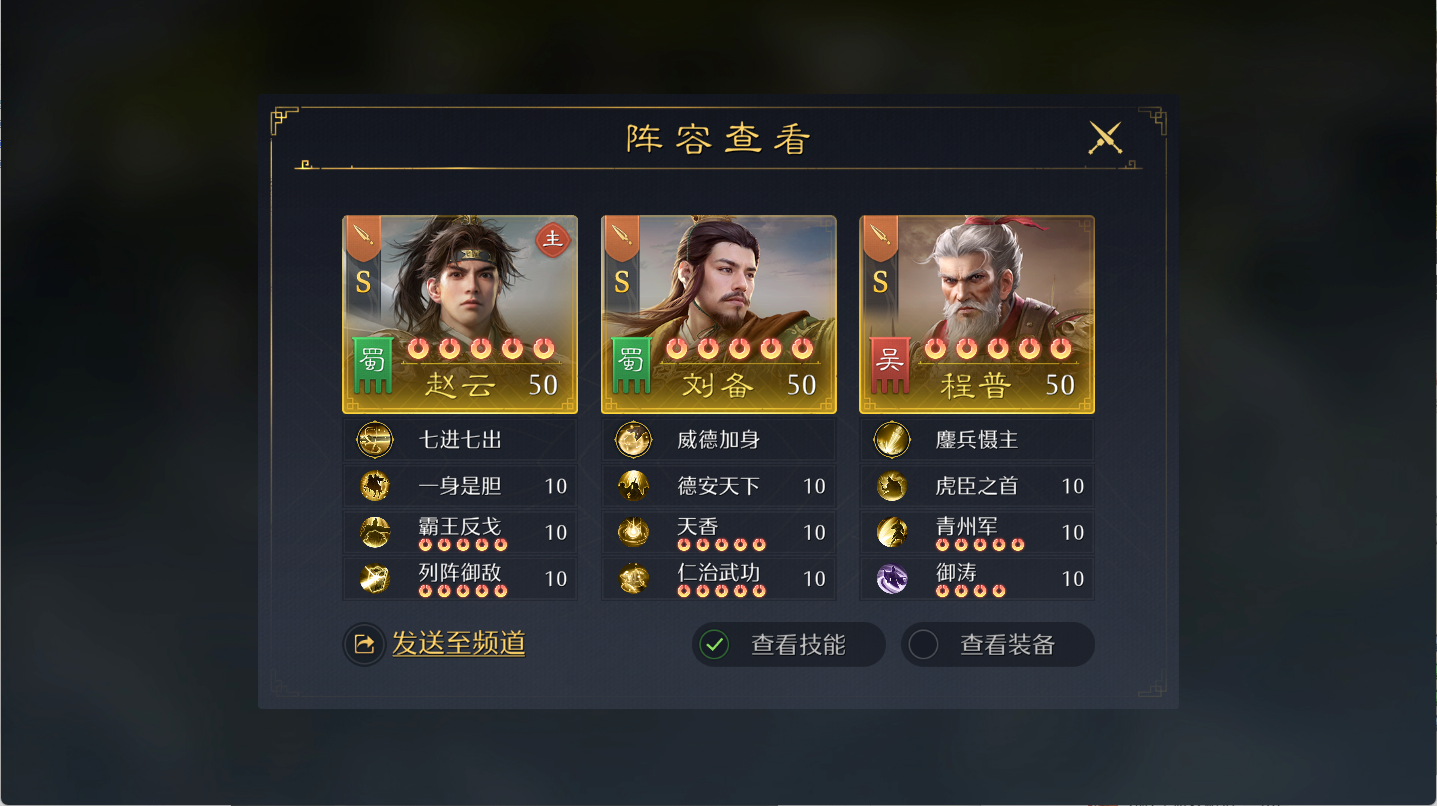
Task: Switch to the 查看装备 view
Action: (x=997, y=644)
